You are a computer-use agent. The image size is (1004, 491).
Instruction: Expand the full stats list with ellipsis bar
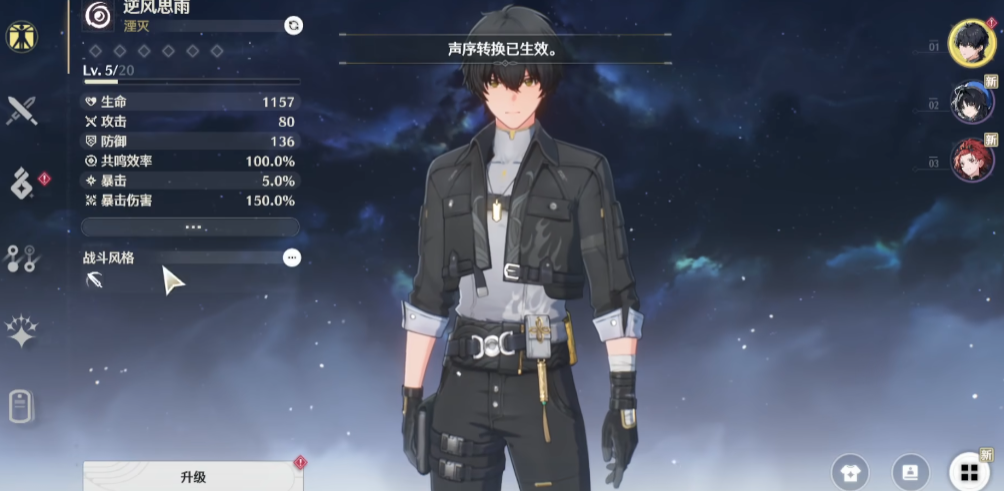[190, 227]
